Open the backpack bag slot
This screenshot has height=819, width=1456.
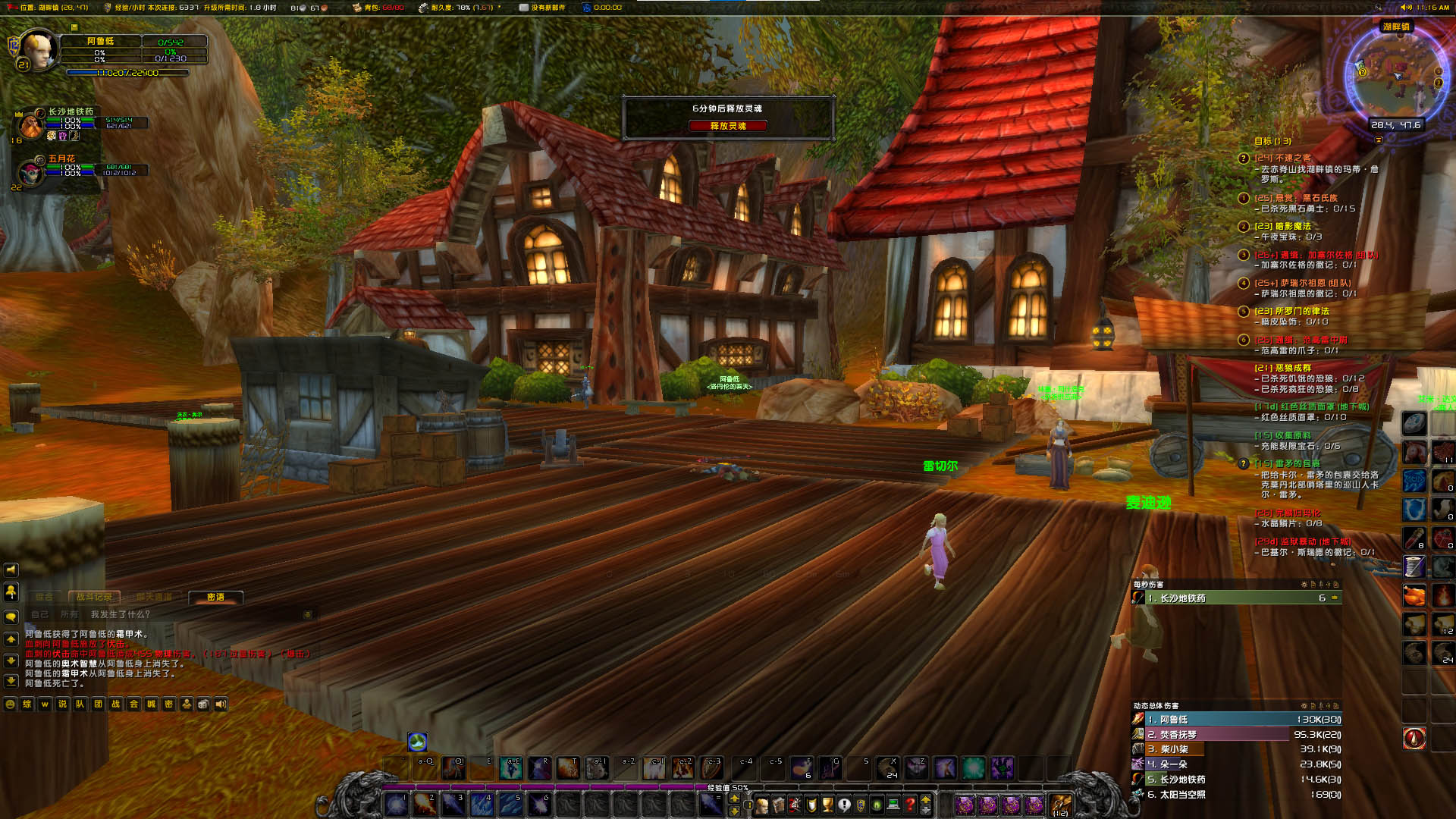(x=1060, y=805)
